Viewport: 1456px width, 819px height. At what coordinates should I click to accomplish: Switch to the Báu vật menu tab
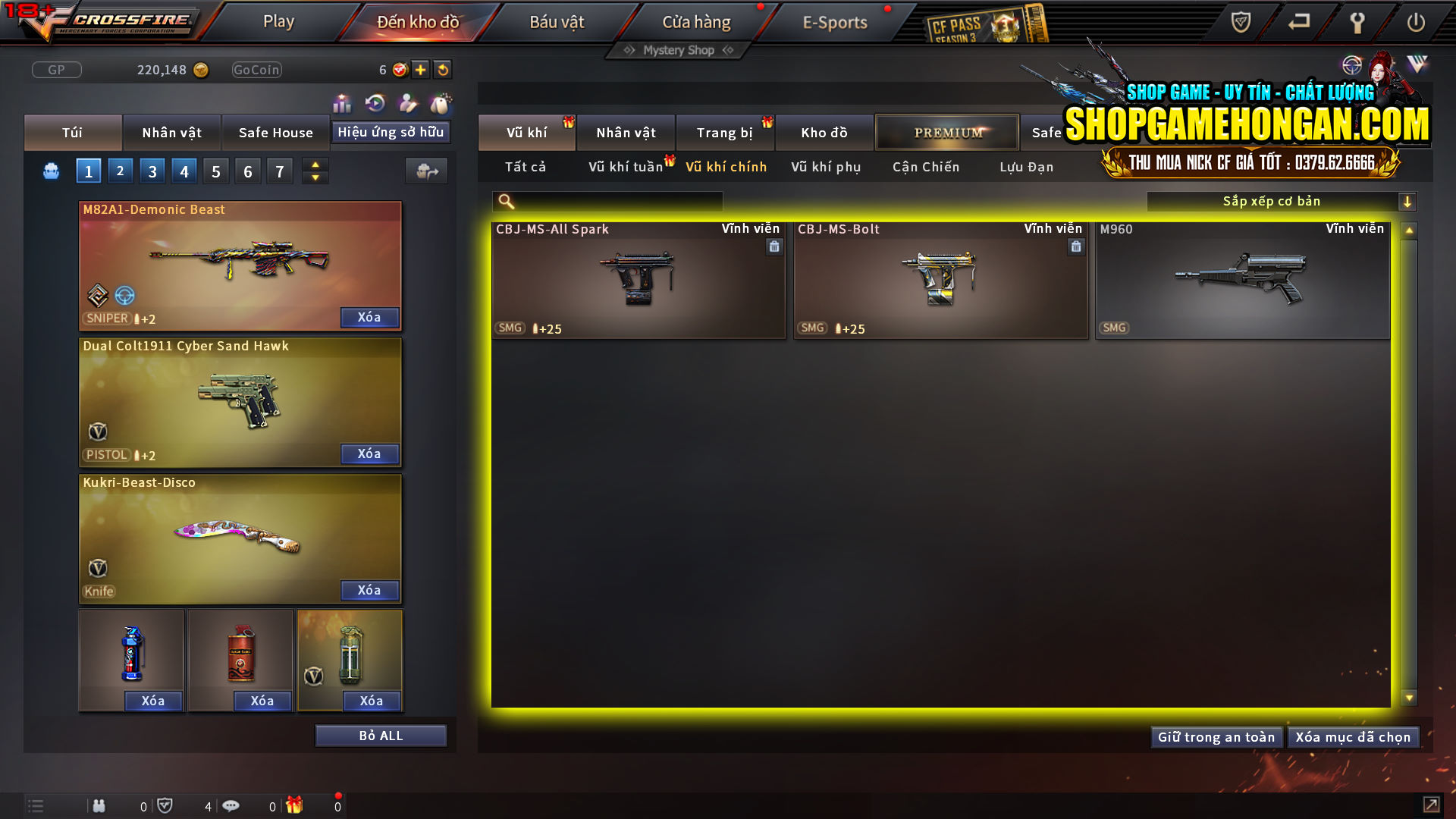click(559, 22)
